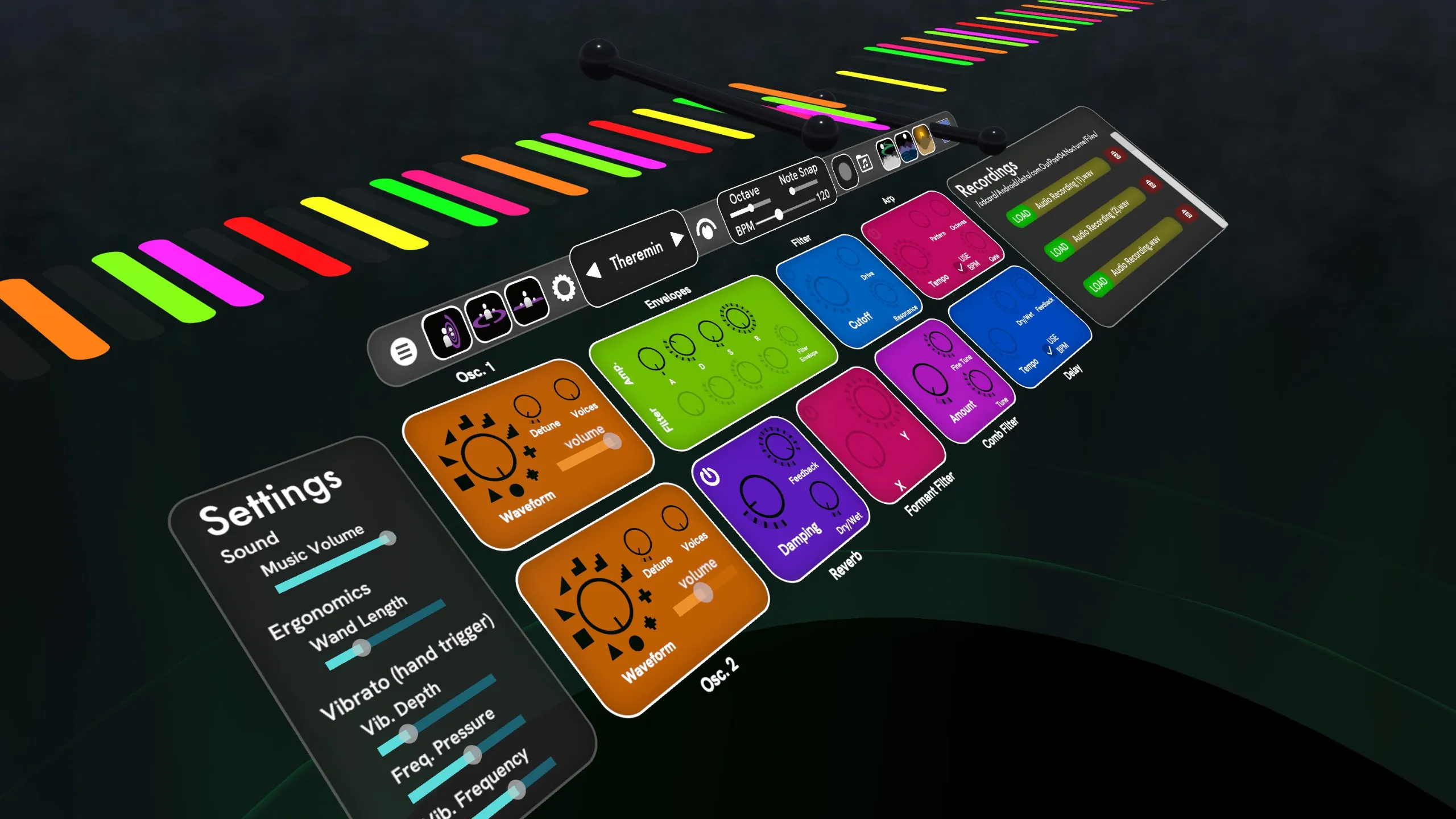Image resolution: width=1456 pixels, height=819 pixels.
Task: Click the Osc. 1 volume slider handle
Action: [612, 441]
